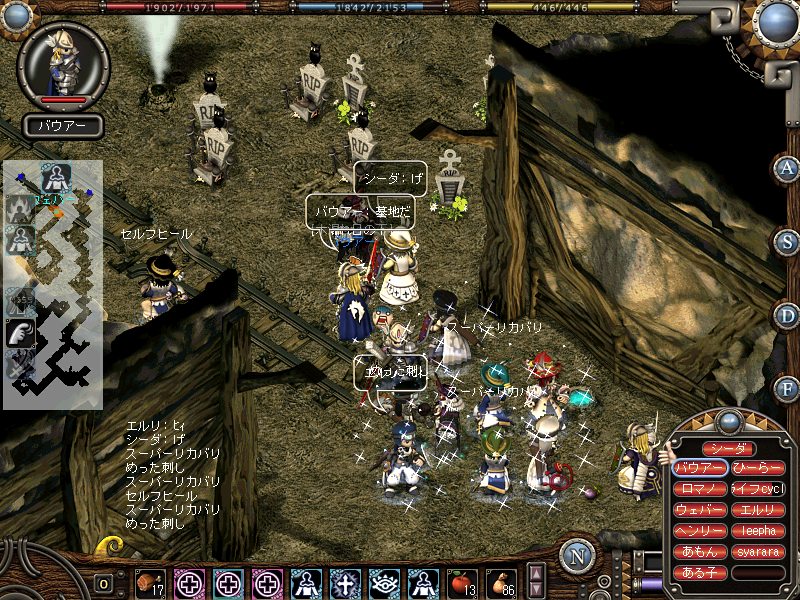800x600 pixels.
Task: Select party member シーダ in party list
Action: click(728, 449)
